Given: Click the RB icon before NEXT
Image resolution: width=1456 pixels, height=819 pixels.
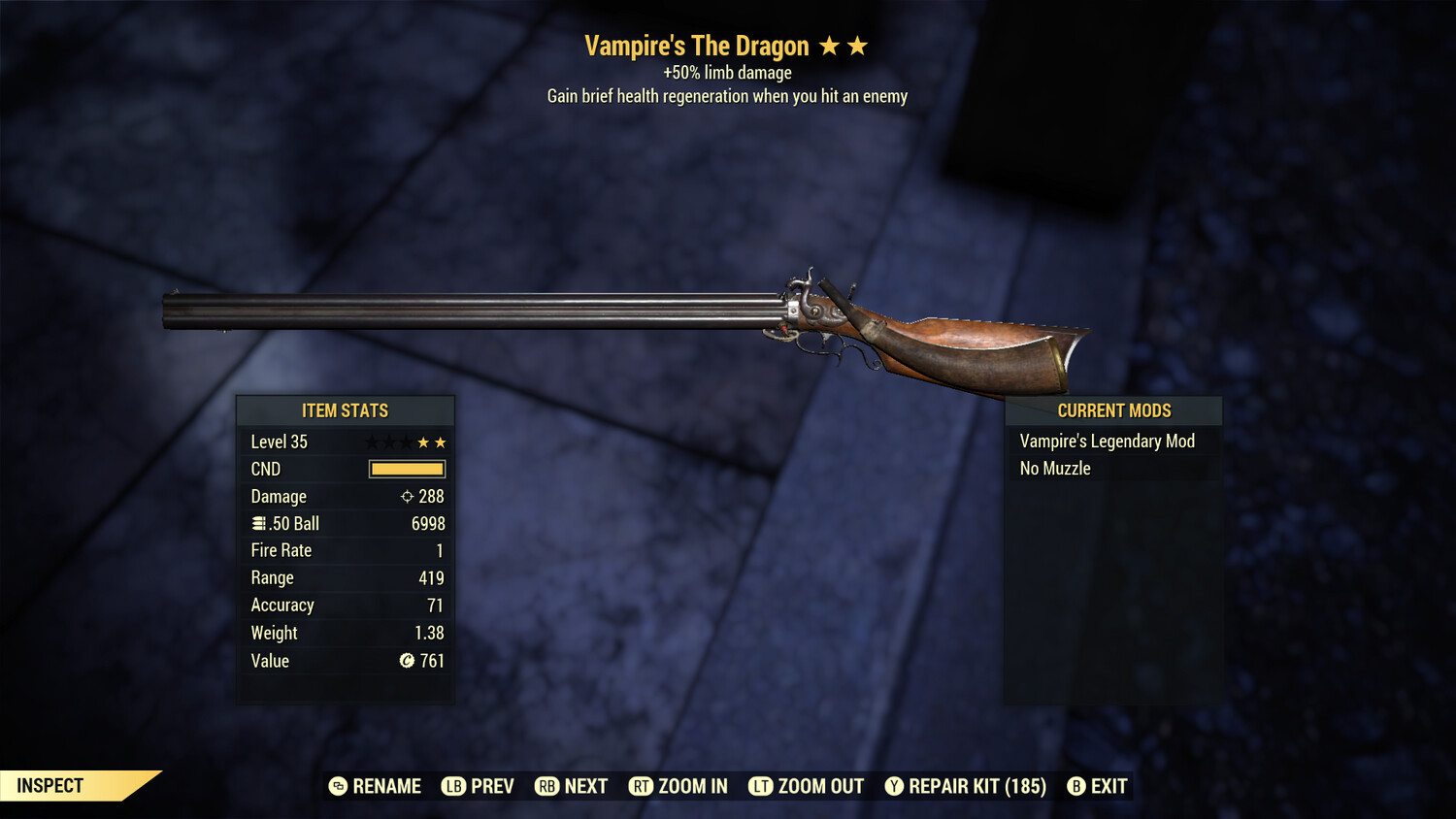Looking at the screenshot, I should pos(545,786).
